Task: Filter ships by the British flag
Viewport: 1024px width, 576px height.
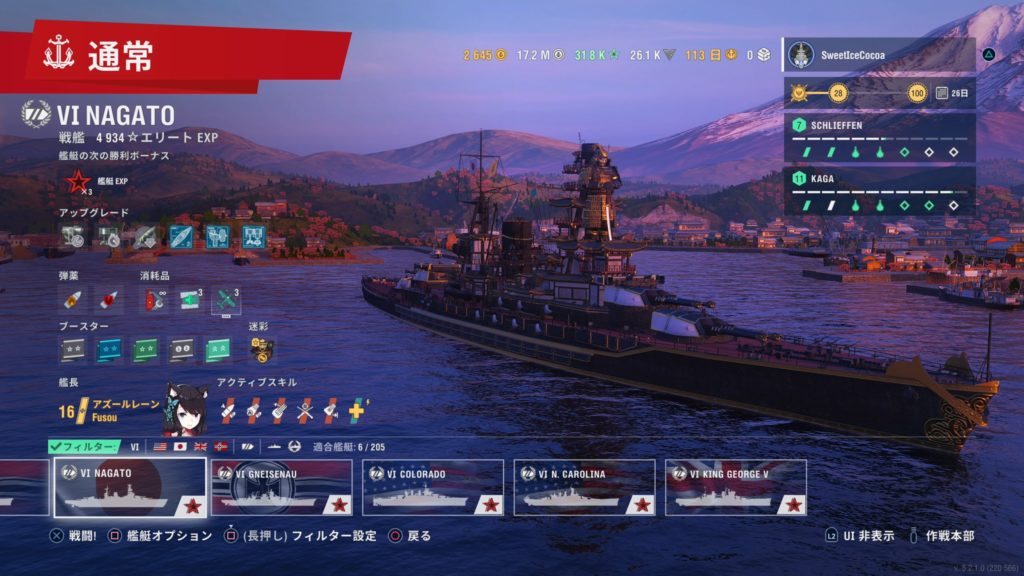Action: click(201, 446)
